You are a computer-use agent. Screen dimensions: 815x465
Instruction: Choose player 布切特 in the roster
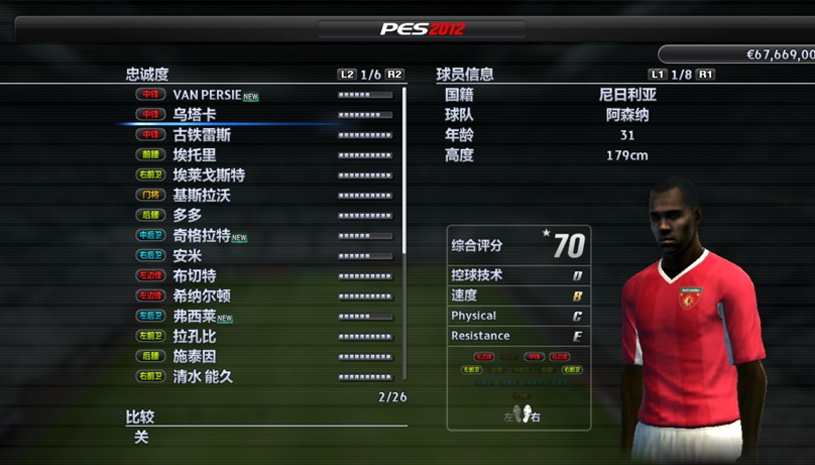(194, 276)
